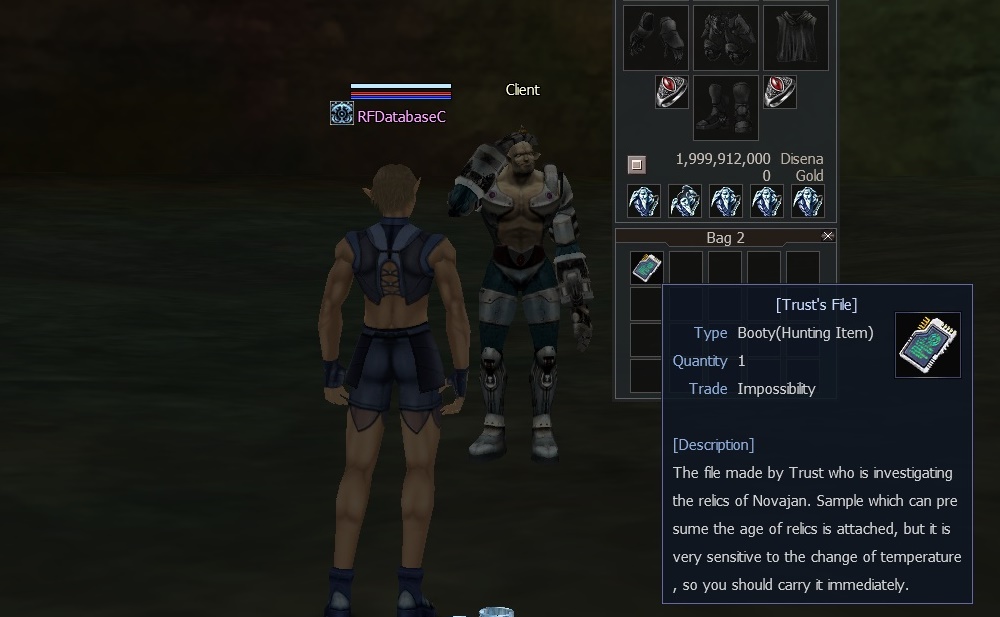The image size is (1000, 617).
Task: Select the gloves equipment slot
Action: tap(656, 38)
